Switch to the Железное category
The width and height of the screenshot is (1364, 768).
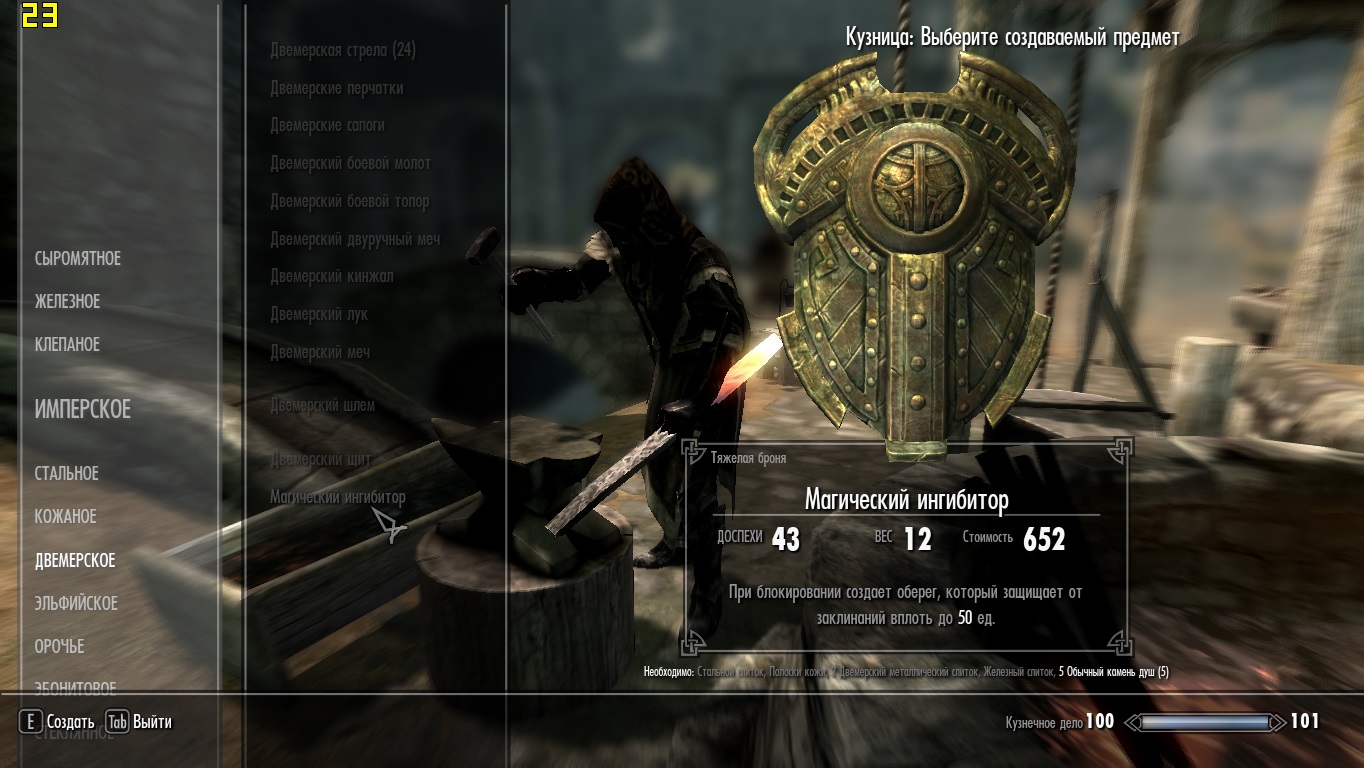pyautogui.click(x=68, y=302)
